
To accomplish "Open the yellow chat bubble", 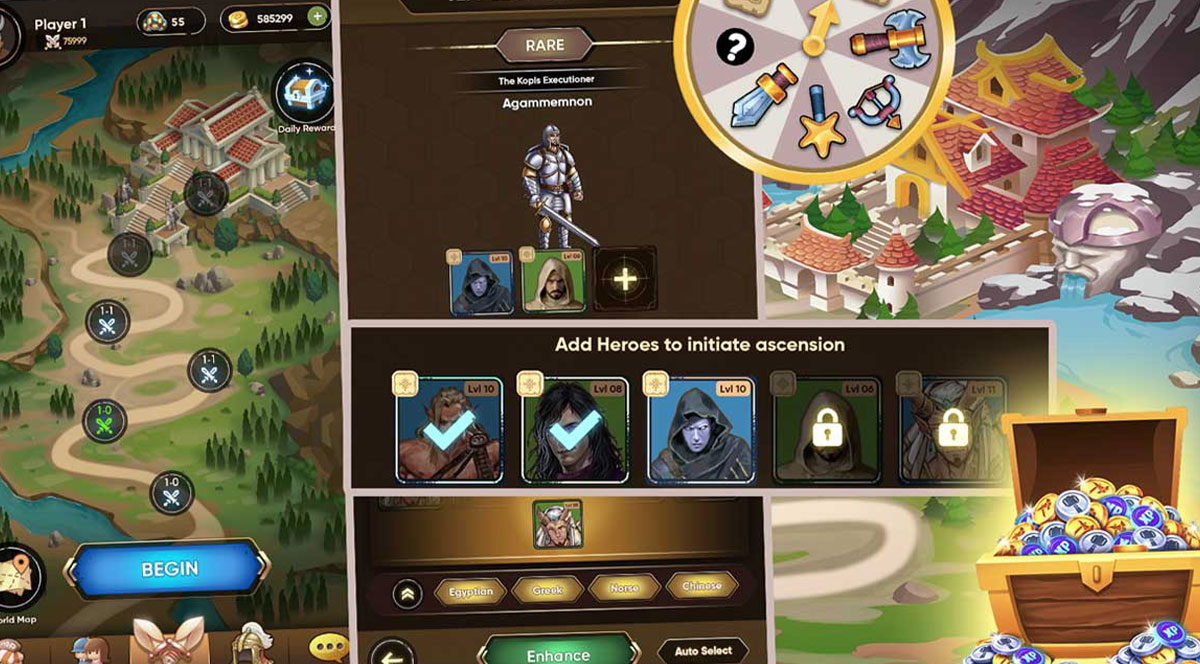I will [329, 646].
